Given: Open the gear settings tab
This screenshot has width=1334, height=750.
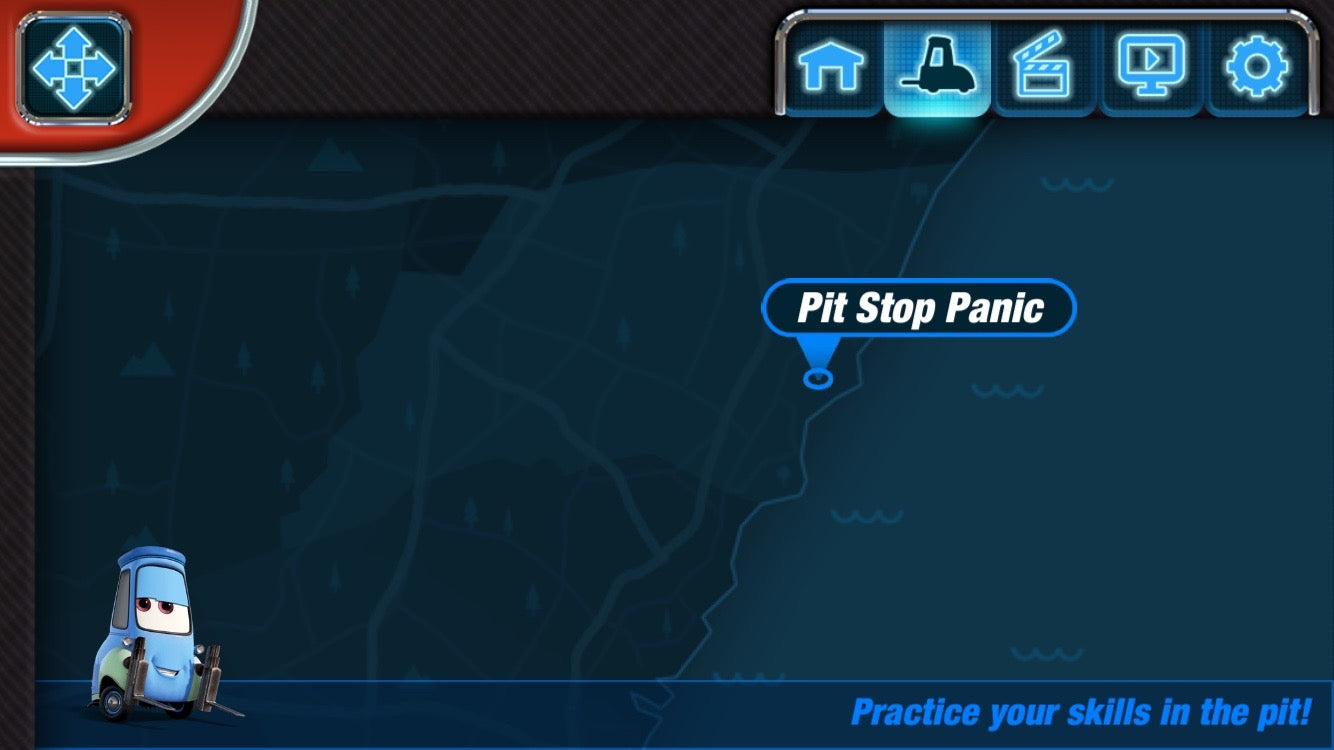Looking at the screenshot, I should [x=1257, y=68].
